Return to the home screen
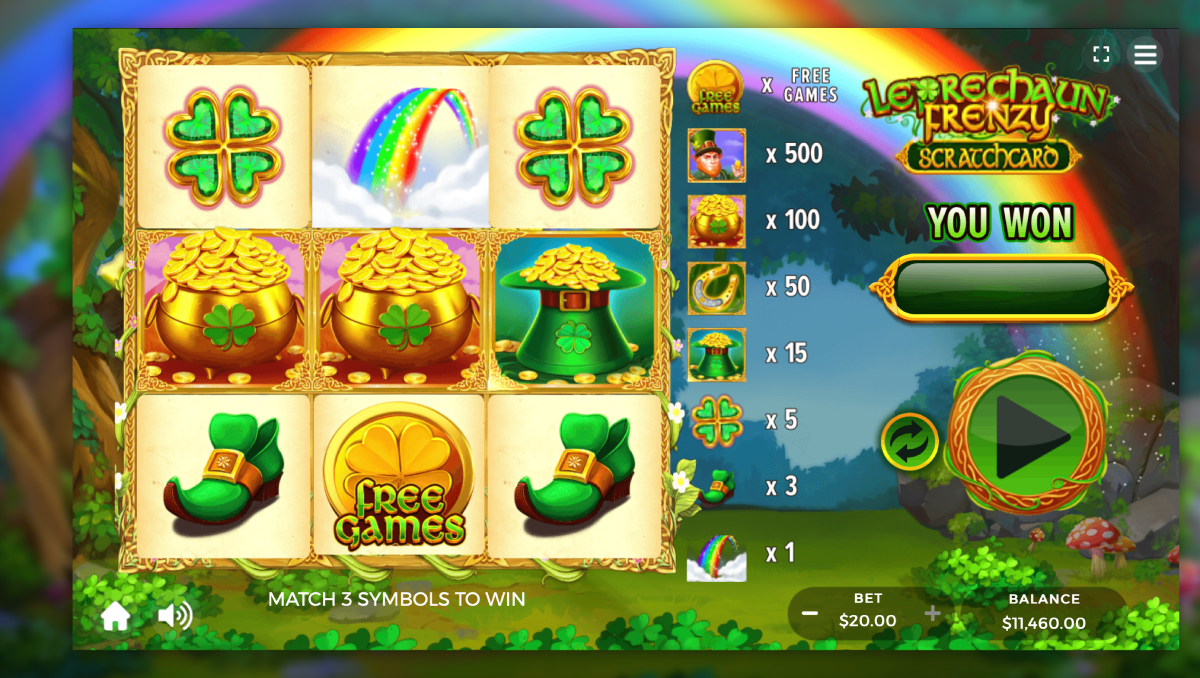This screenshot has width=1200, height=678. click(x=116, y=616)
